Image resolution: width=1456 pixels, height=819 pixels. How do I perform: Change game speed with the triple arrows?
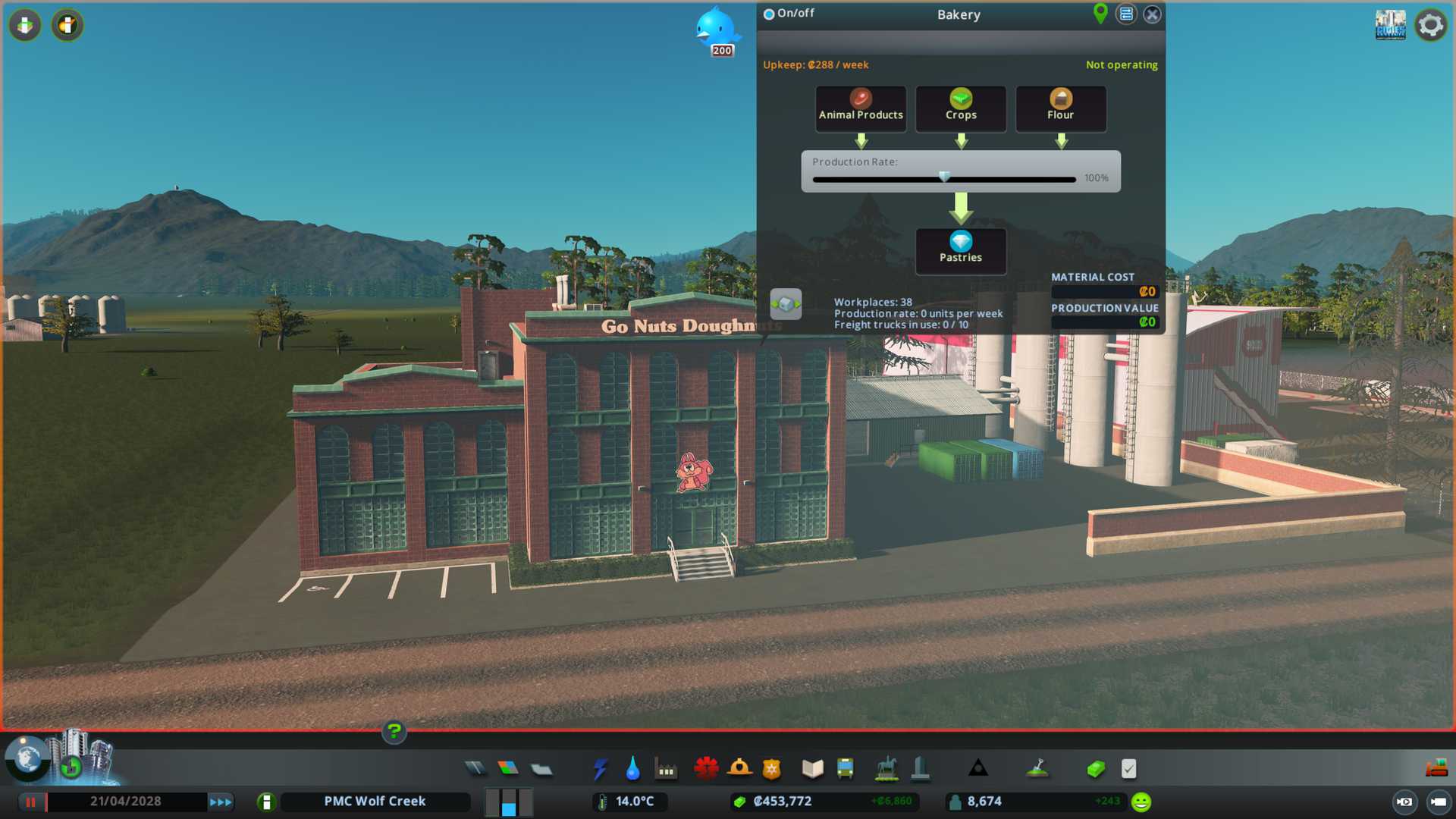(221, 802)
